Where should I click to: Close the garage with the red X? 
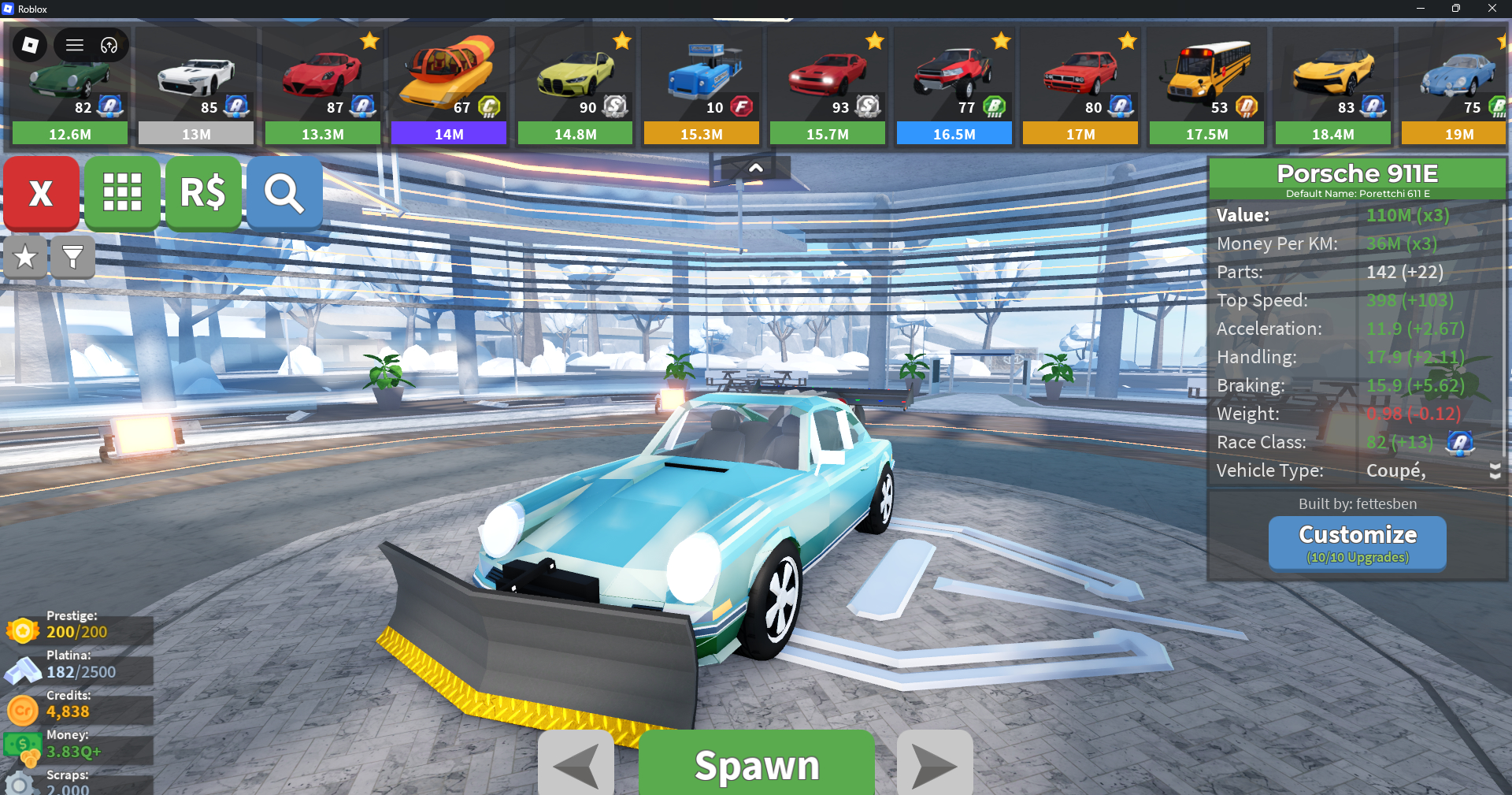pyautogui.click(x=41, y=193)
